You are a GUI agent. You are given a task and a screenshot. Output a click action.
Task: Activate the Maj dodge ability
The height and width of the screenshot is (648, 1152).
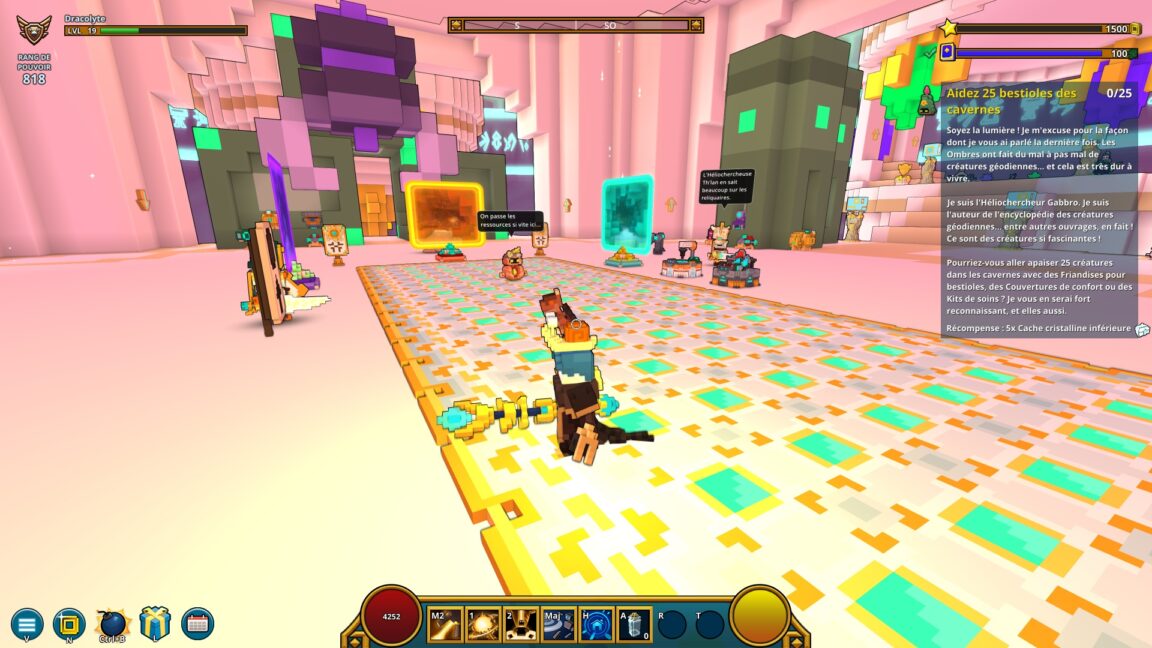(x=559, y=624)
